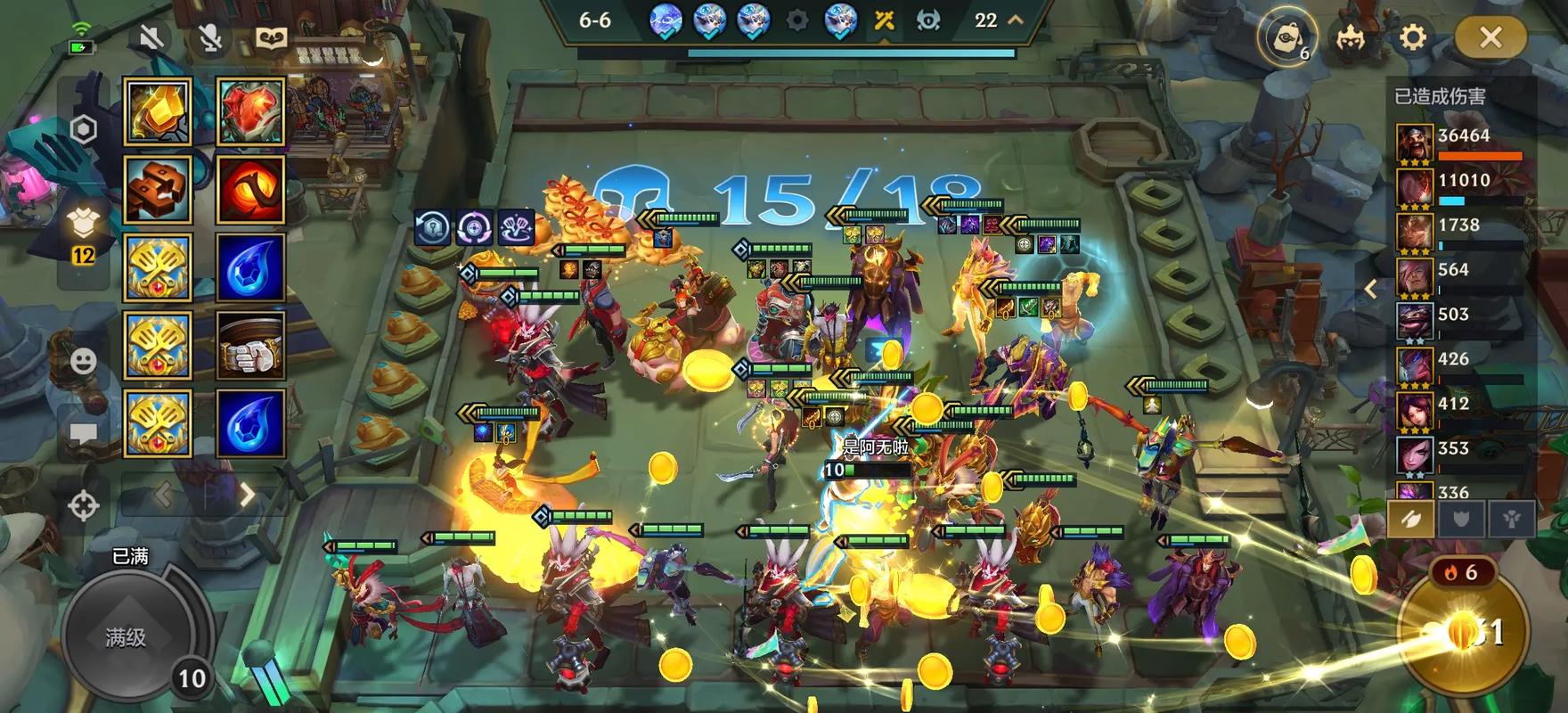Open the book guide icon
Image resolution: width=1568 pixels, height=713 pixels.
click(x=270, y=38)
